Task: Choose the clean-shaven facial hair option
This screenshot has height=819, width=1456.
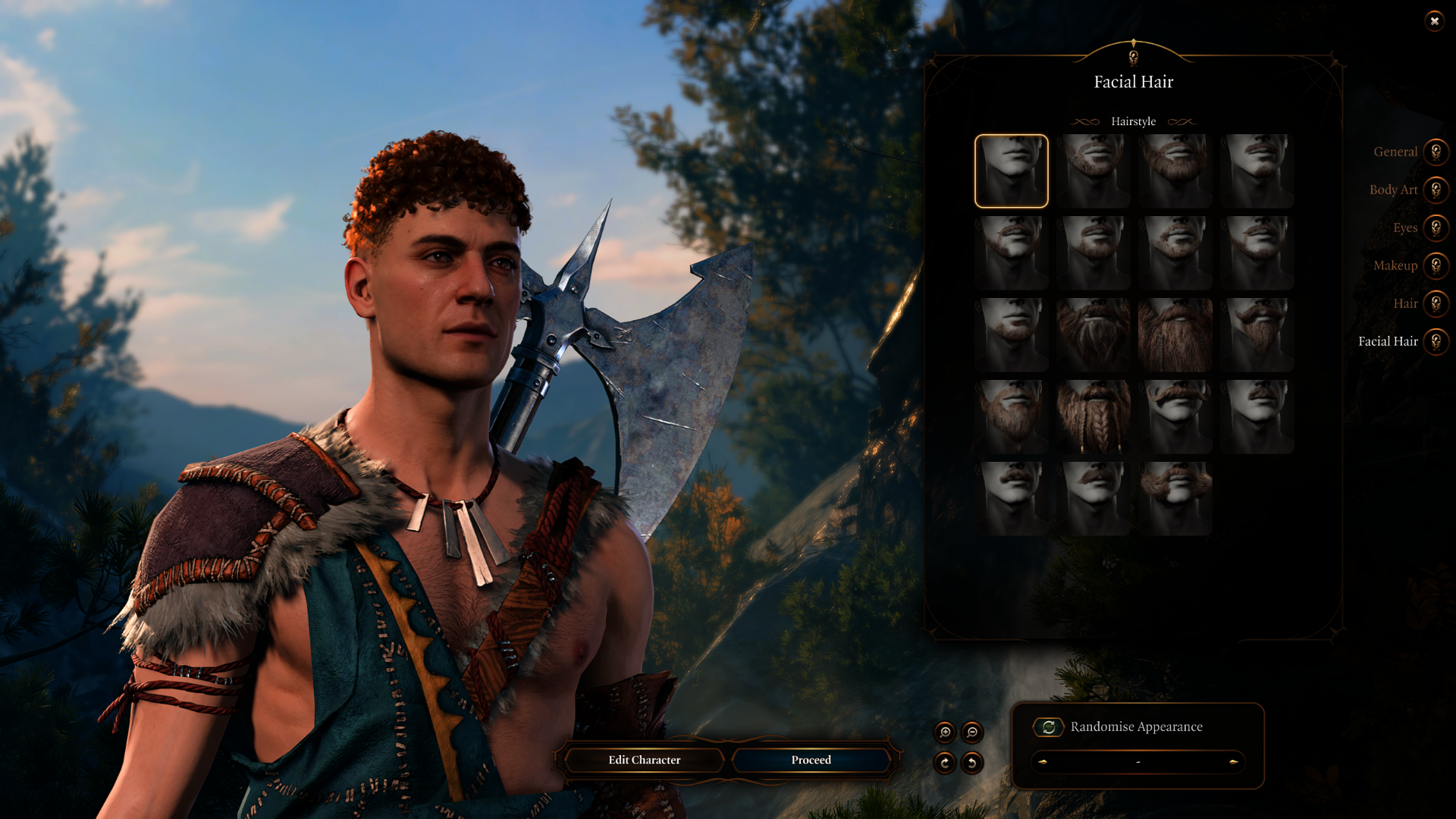Action: coord(1011,171)
